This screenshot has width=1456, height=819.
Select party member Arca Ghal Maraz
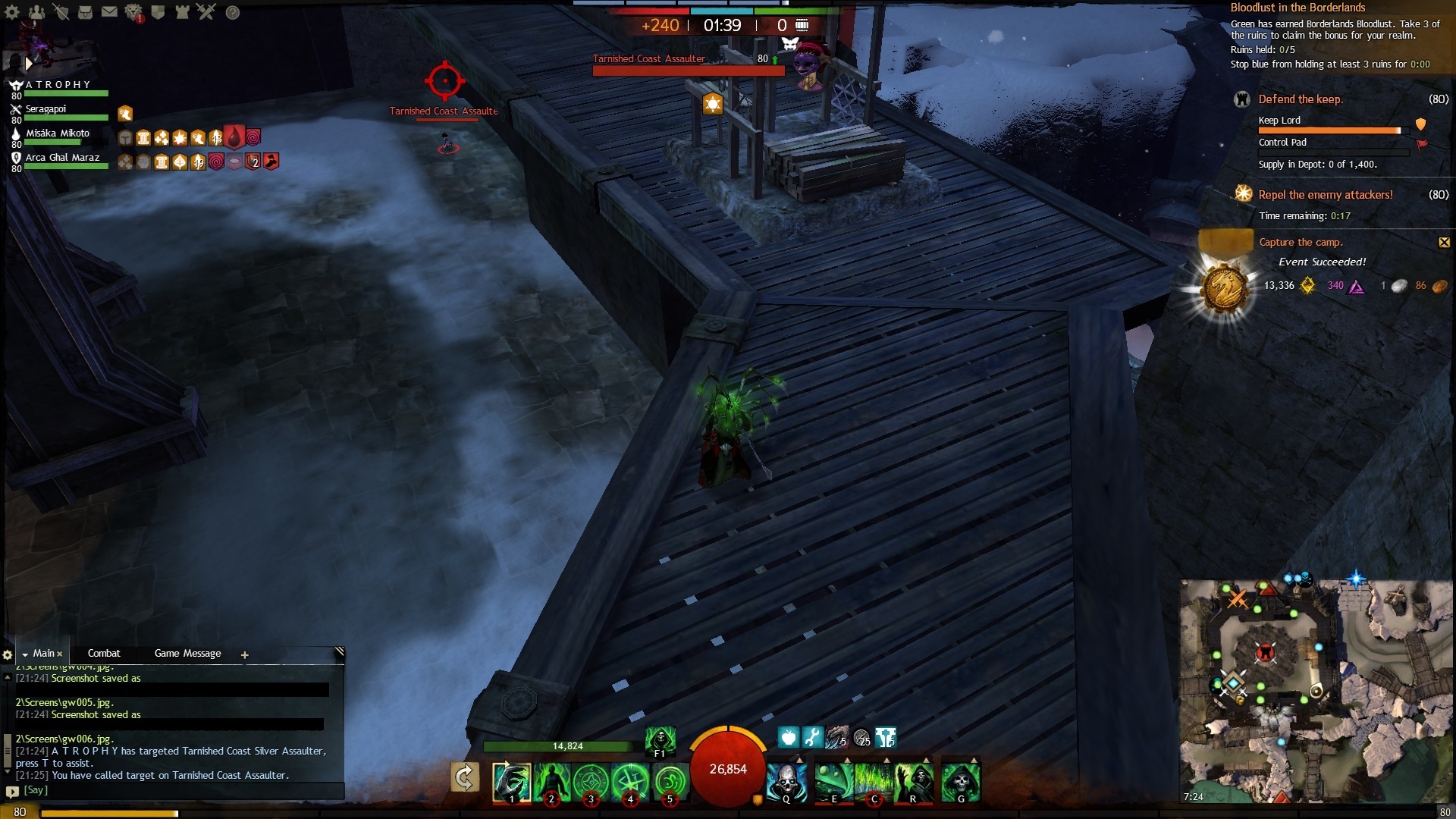point(62,158)
